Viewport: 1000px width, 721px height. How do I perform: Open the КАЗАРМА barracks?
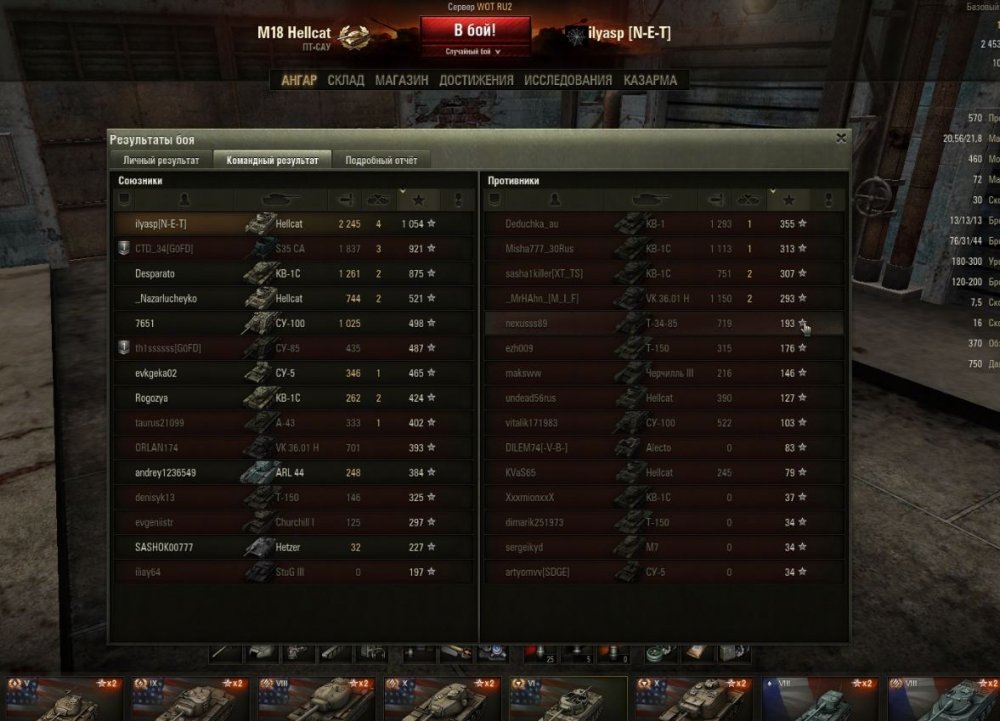tap(650, 80)
